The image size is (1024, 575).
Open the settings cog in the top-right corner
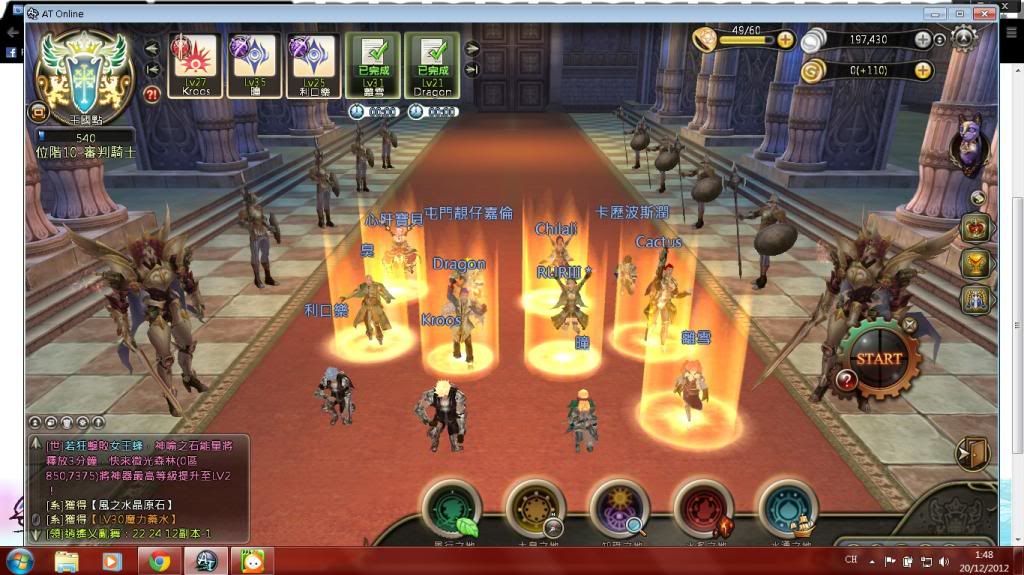(964, 39)
